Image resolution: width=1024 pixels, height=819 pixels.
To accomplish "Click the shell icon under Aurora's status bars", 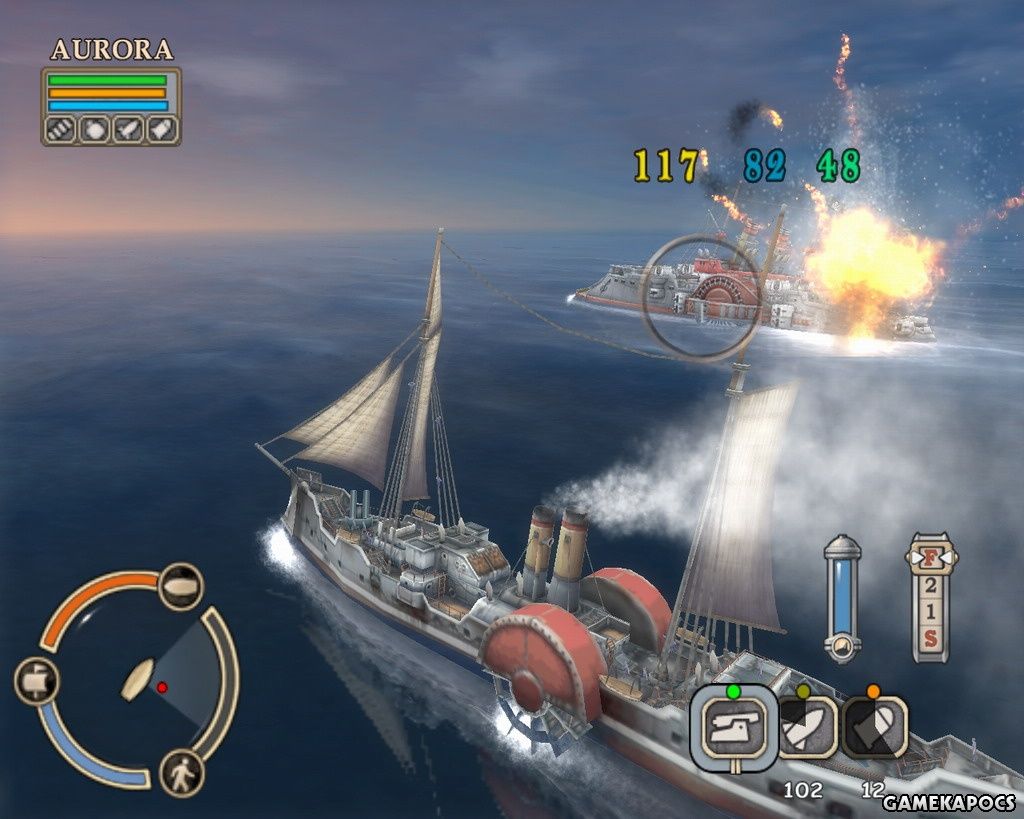I will click(x=161, y=129).
